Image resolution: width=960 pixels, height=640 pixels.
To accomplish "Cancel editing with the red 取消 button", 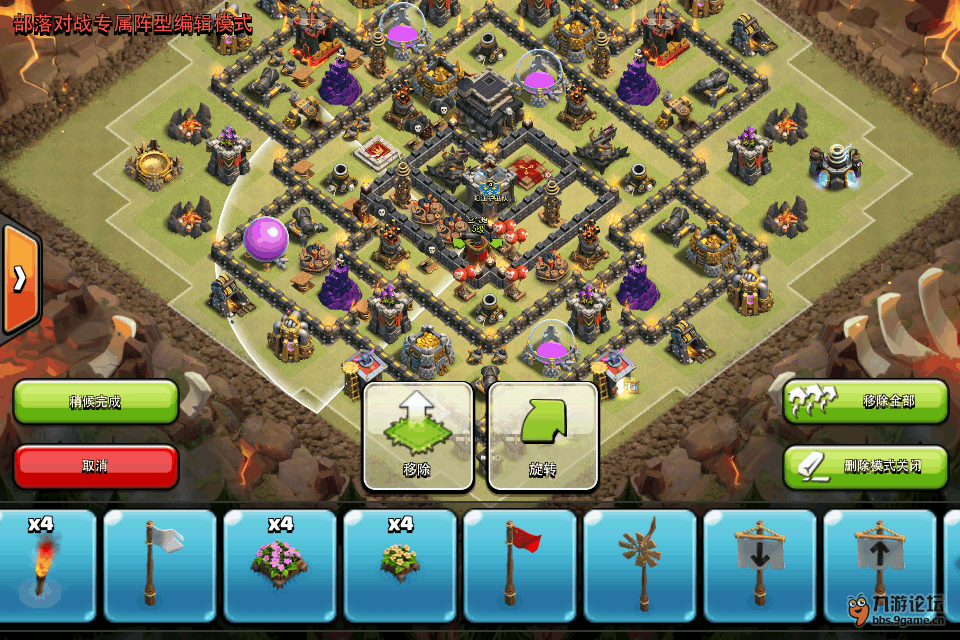I will tap(96, 466).
